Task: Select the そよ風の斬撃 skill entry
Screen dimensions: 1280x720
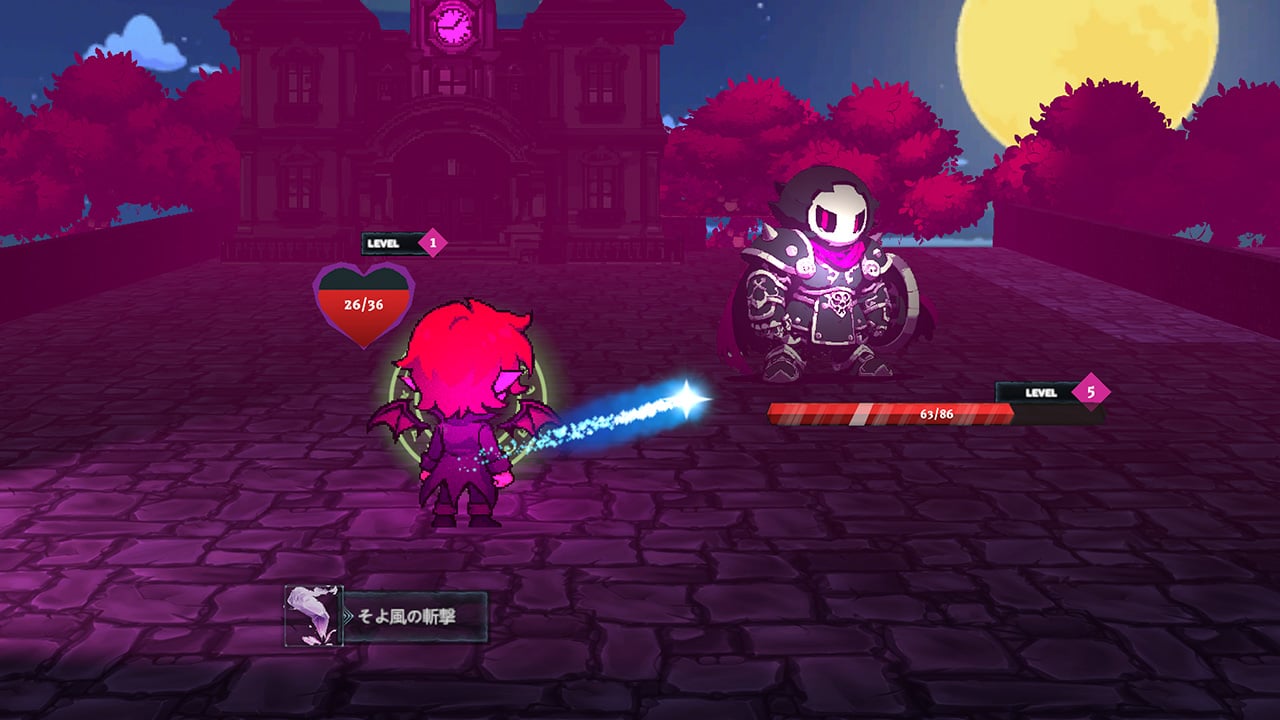Action: (400, 616)
